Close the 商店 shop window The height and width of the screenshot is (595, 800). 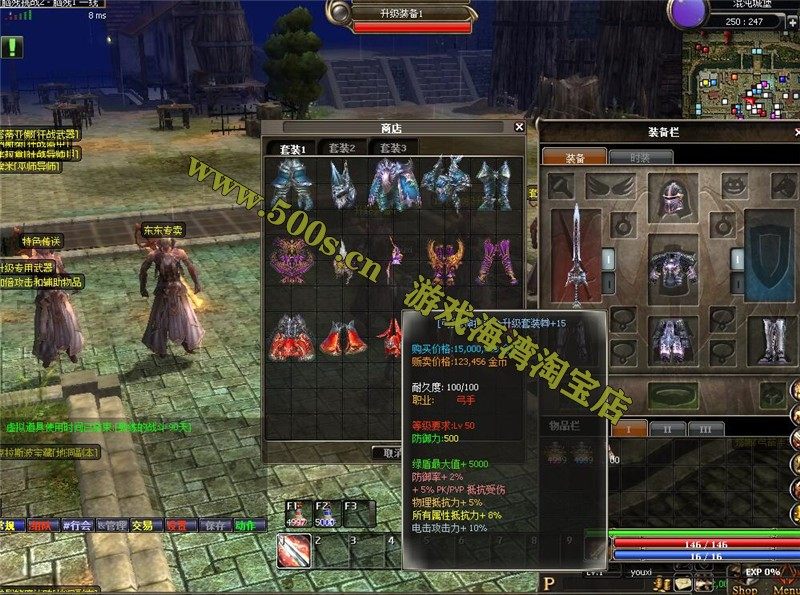tap(519, 127)
